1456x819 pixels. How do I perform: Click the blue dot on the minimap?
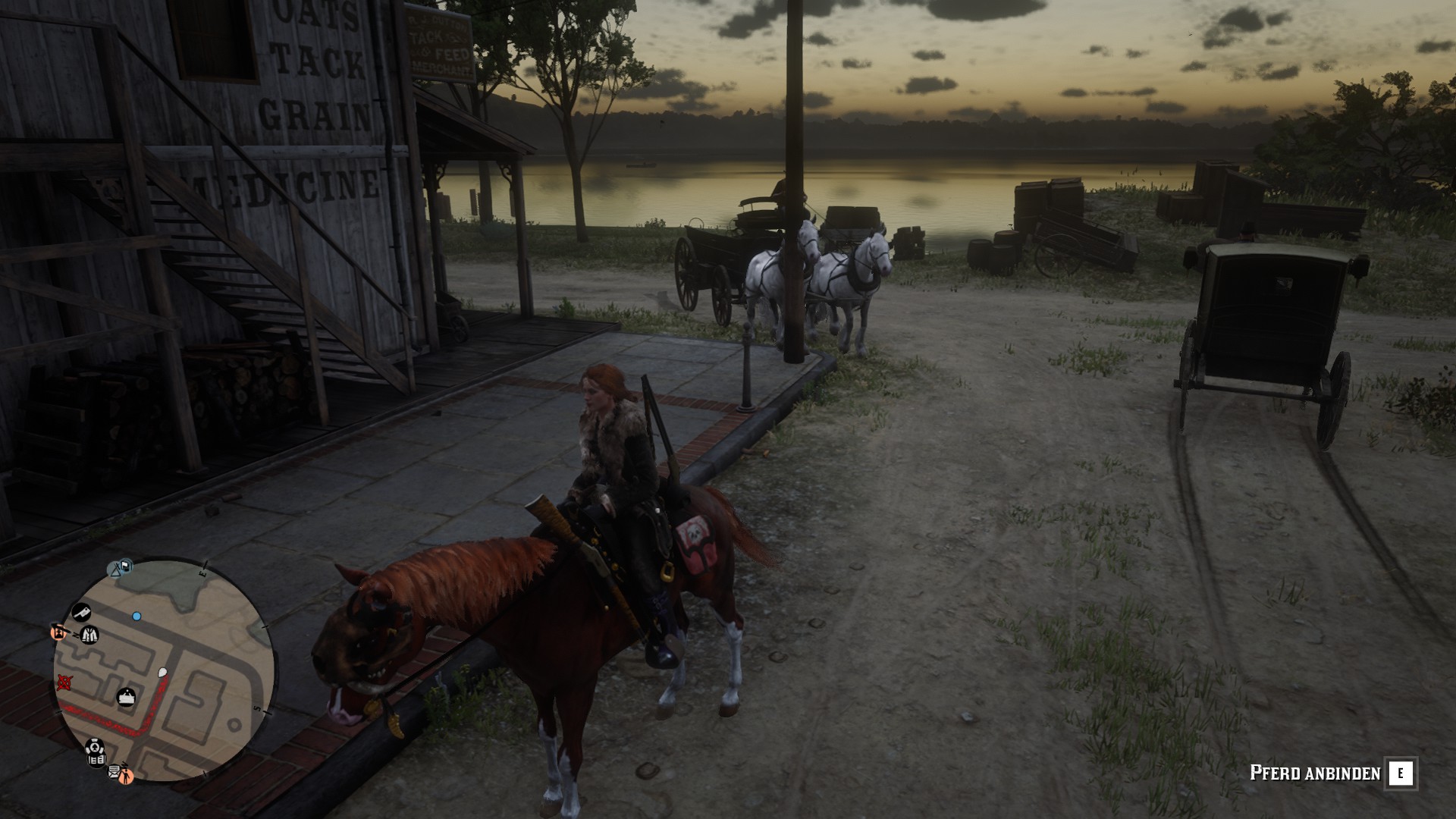point(136,617)
